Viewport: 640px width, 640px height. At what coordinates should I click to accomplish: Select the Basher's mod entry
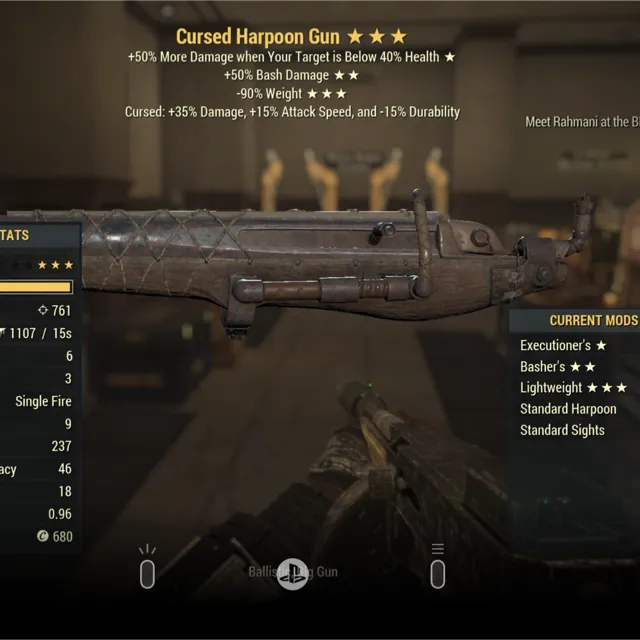(x=558, y=367)
